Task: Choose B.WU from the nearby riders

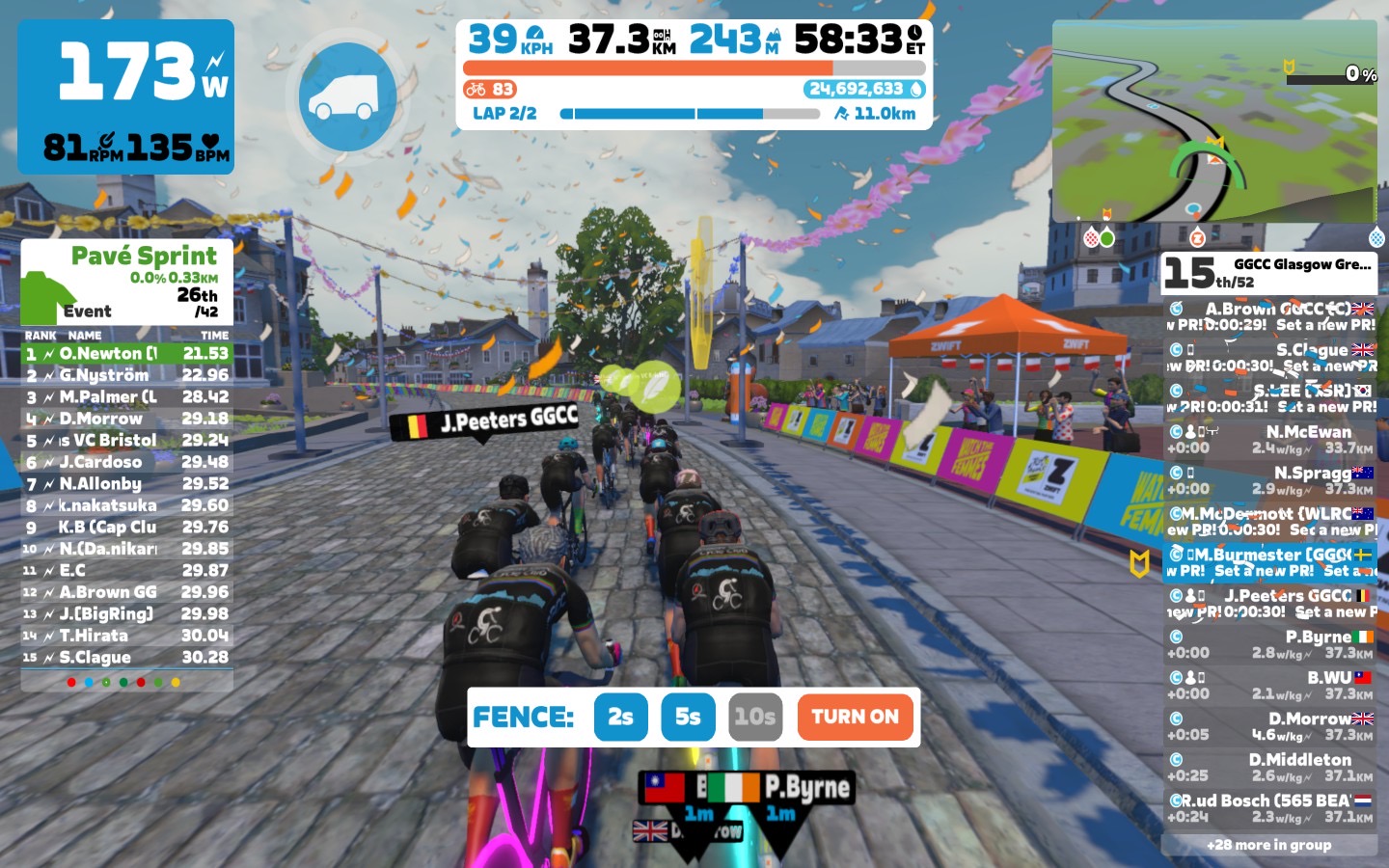Action: (1269, 686)
